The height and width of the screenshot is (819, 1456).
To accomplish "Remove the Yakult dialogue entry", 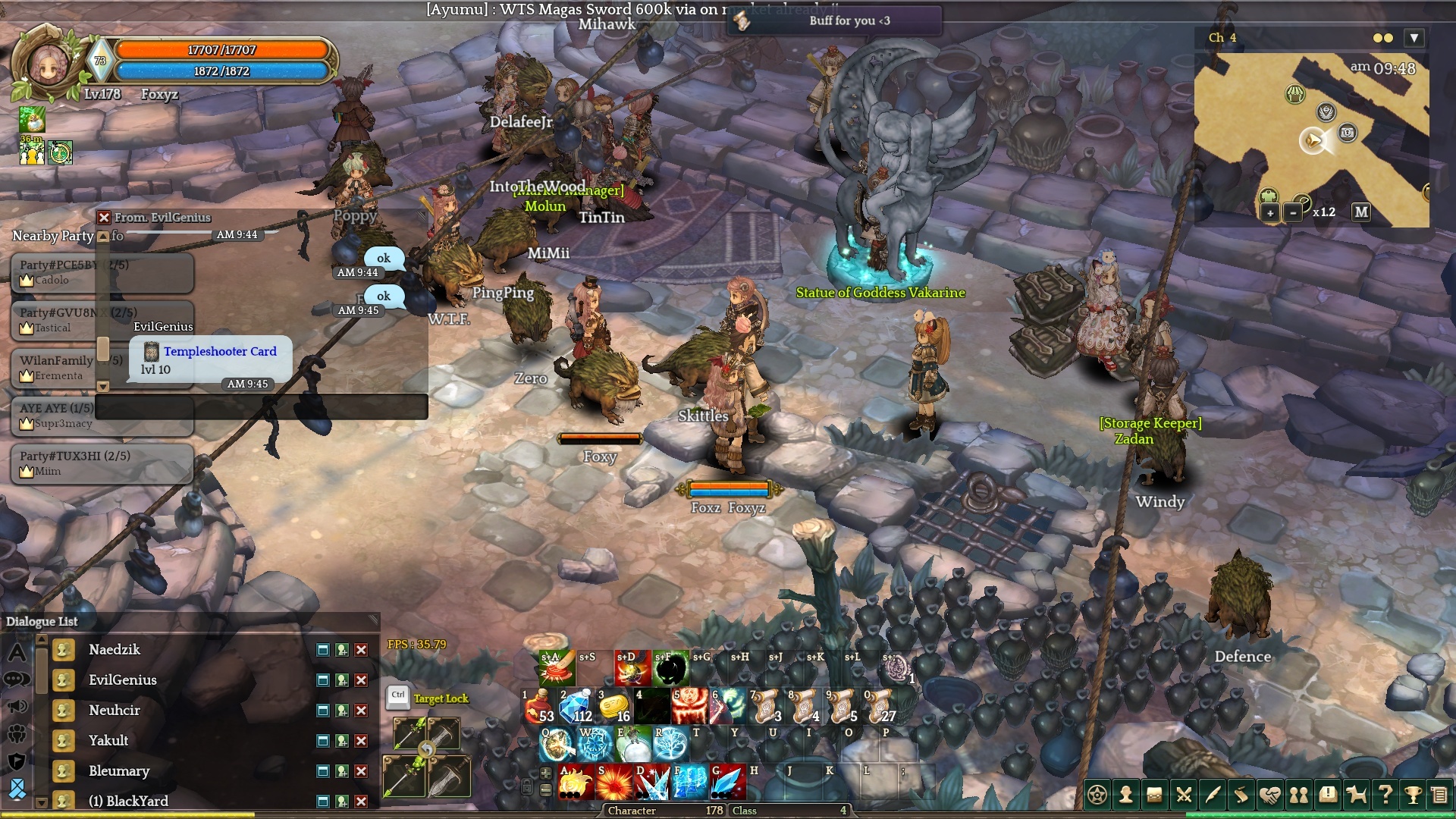I will click(362, 741).
